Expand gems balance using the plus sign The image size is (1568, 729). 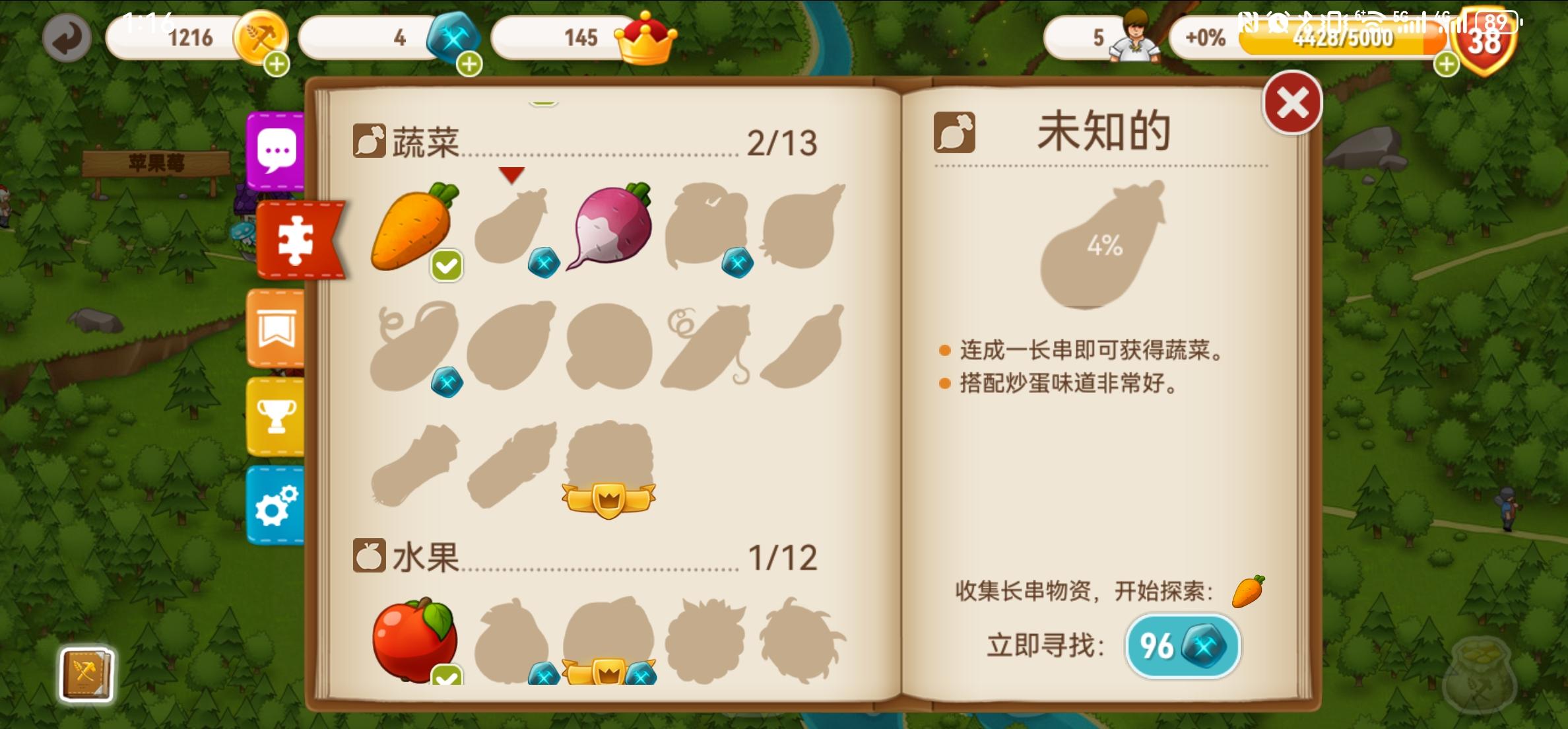tap(470, 63)
